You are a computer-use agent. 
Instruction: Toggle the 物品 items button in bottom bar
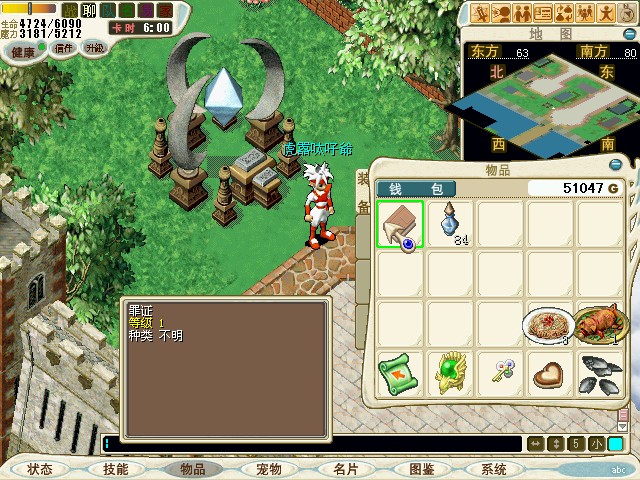(x=192, y=469)
